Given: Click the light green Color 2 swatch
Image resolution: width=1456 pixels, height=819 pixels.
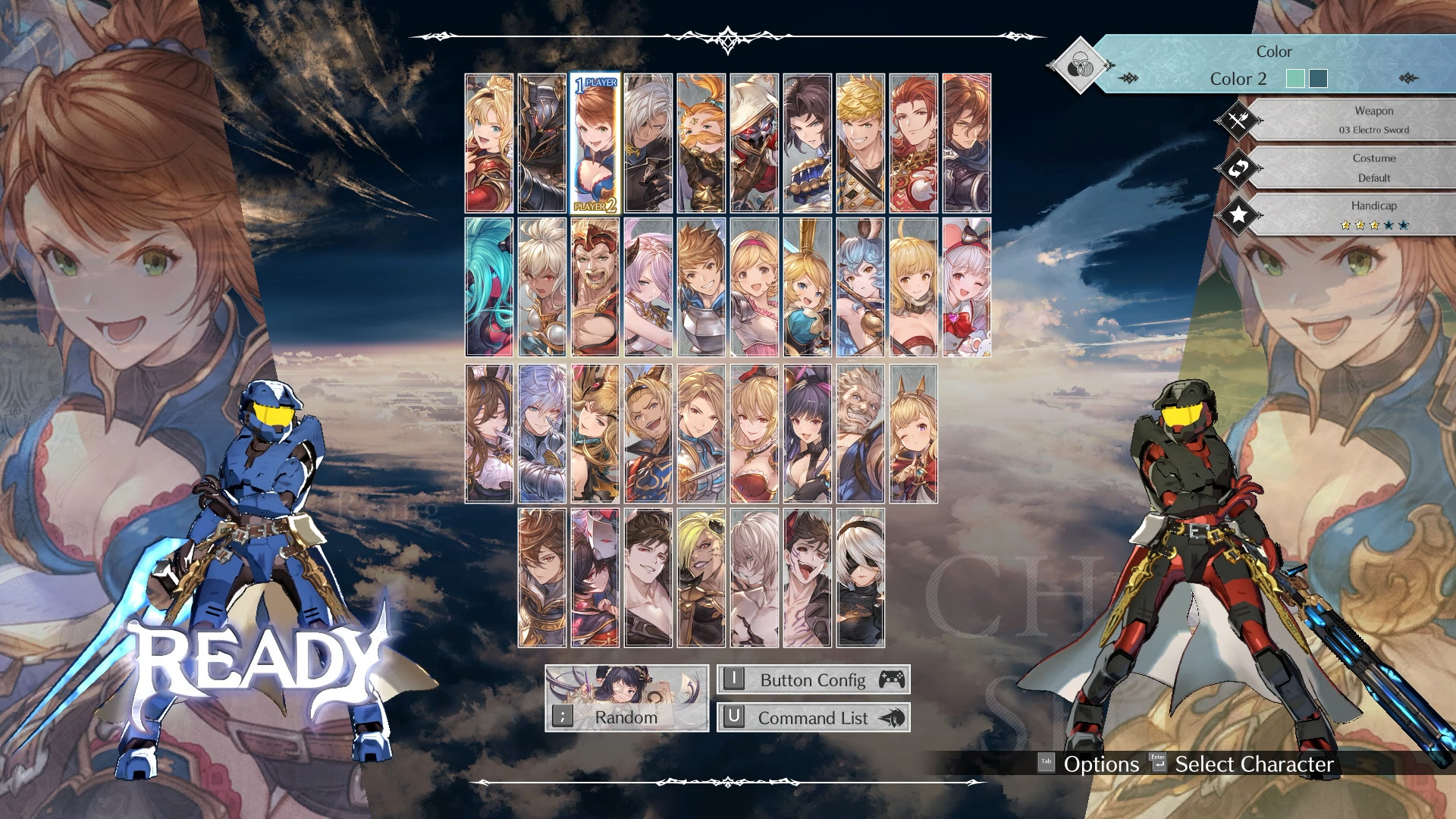Looking at the screenshot, I should [x=1296, y=78].
